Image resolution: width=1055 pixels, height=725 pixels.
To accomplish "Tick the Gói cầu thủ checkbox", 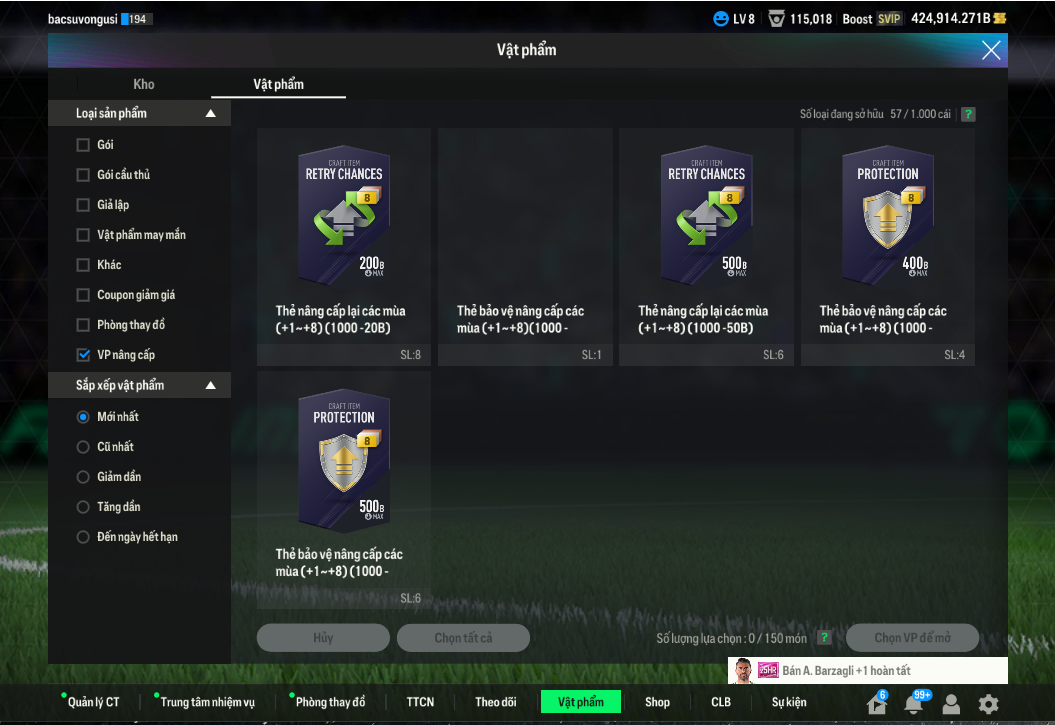I will [x=83, y=175].
